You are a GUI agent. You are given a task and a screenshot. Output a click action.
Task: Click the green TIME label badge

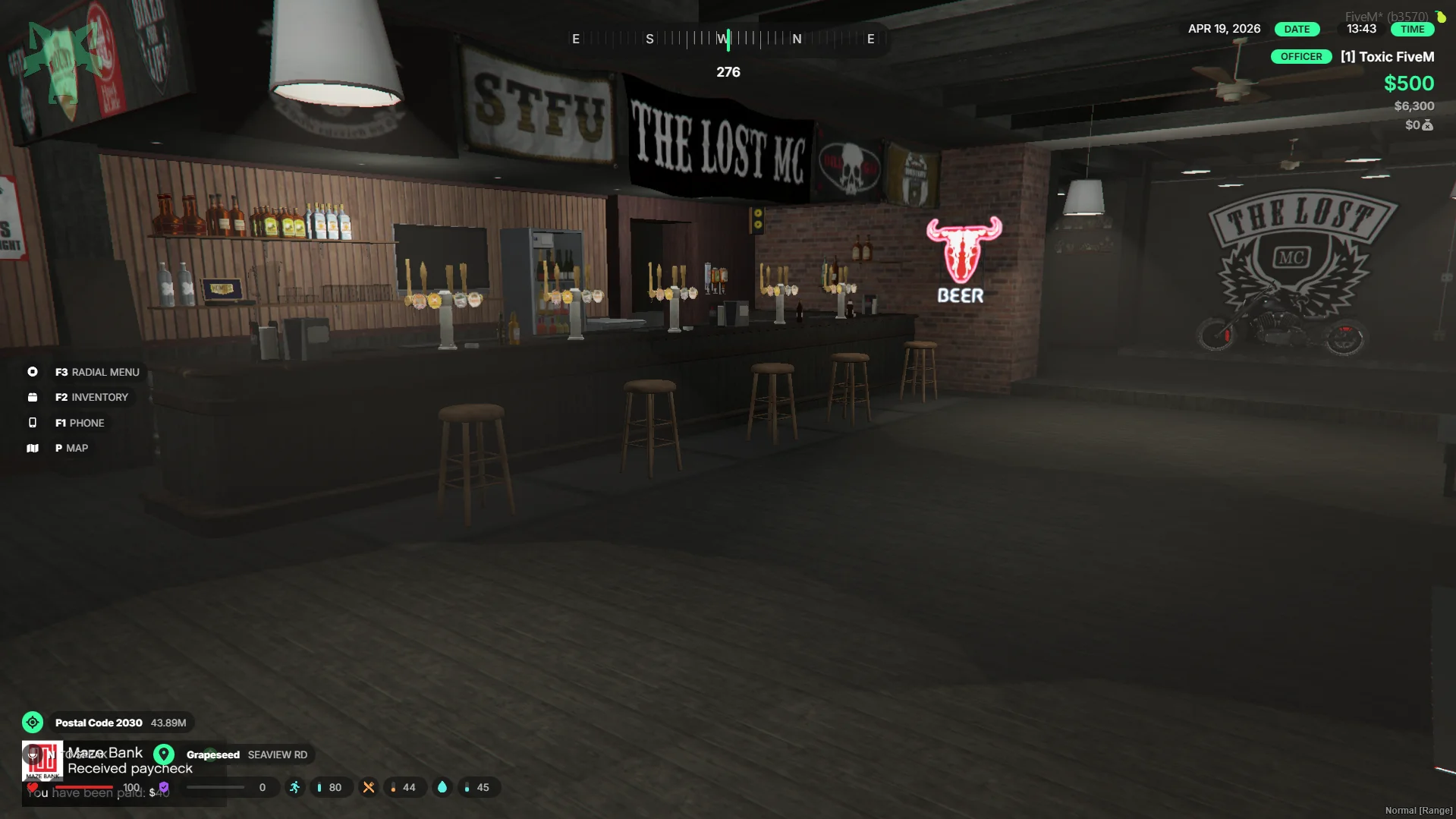click(1412, 29)
